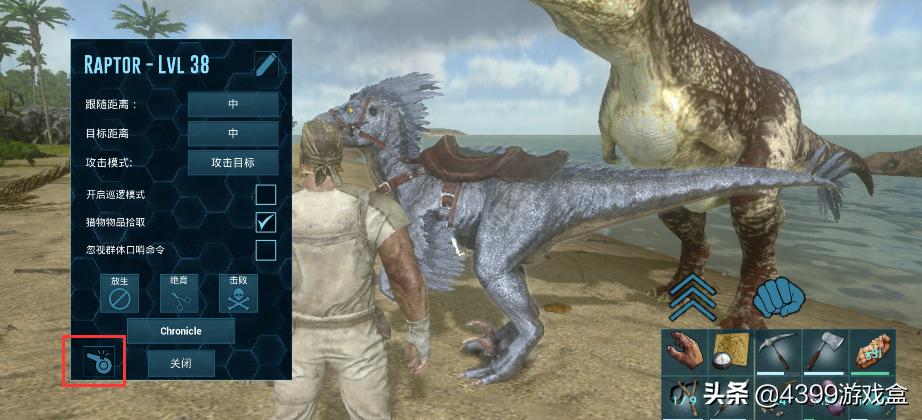Image resolution: width=922 pixels, height=420 pixels.
Task: Change the 跟随距离 follow distance setting
Action: click(233, 104)
